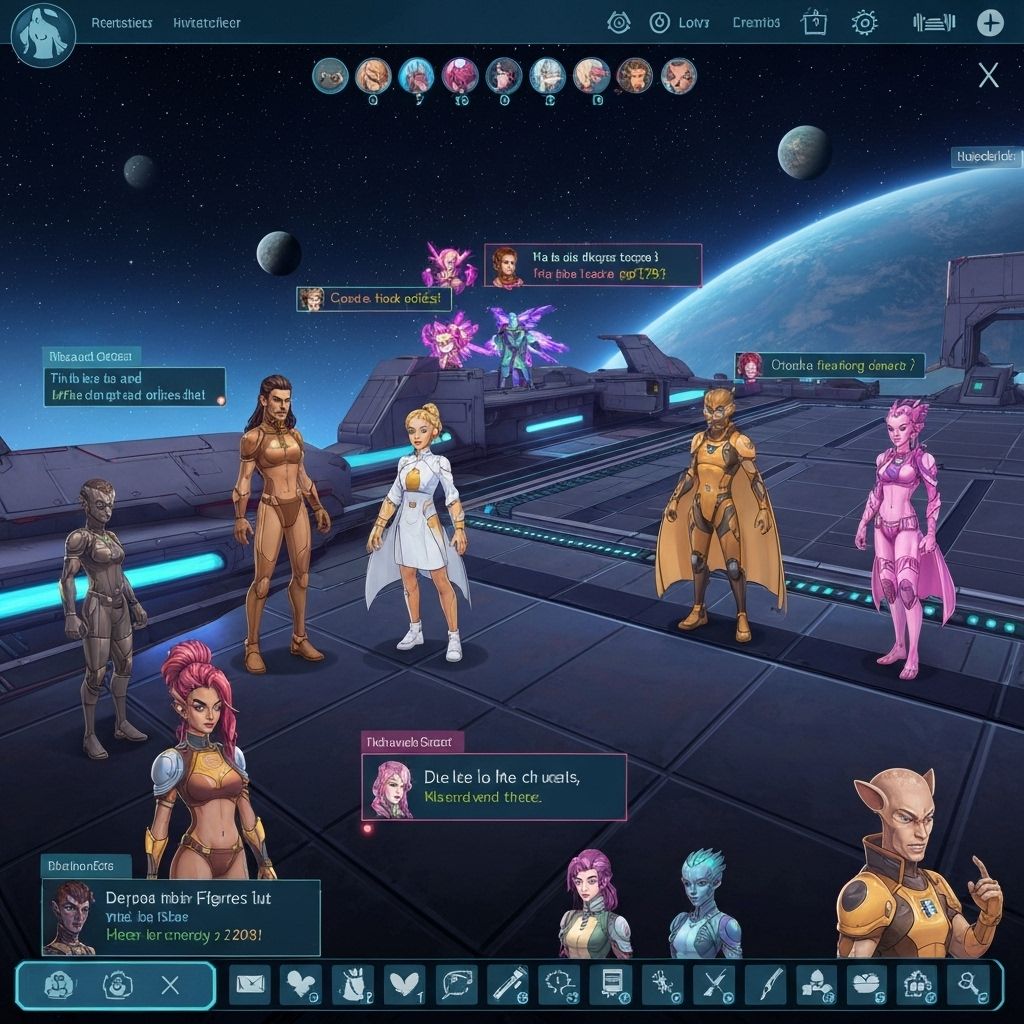Open the envelope mail icon

click(x=250, y=985)
